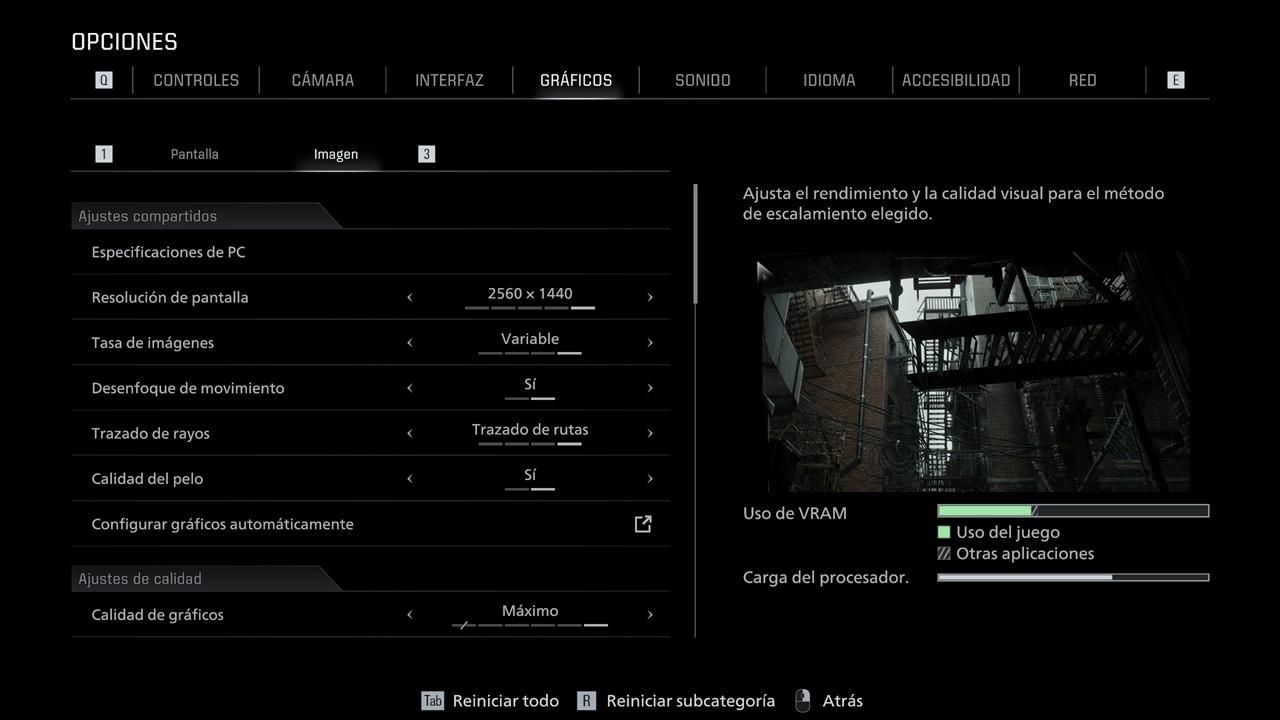This screenshot has height=720, width=1280.
Task: Click right arrow on Resolución de pantalla
Action: 650,296
